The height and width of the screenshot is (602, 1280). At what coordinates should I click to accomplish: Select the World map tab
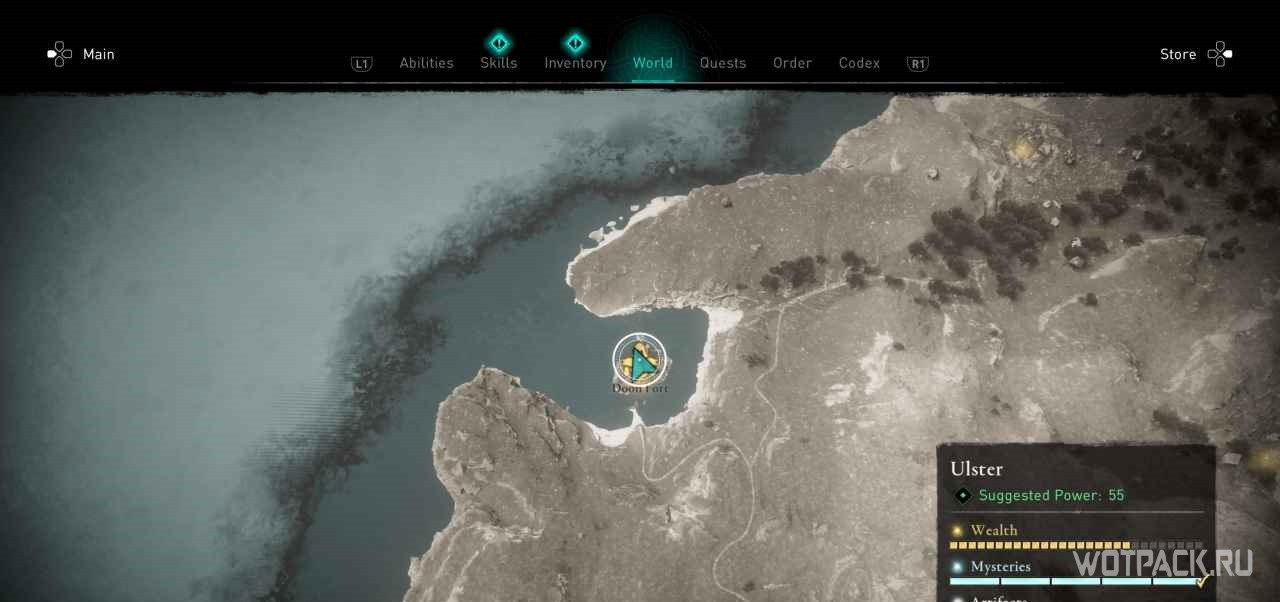click(x=652, y=63)
